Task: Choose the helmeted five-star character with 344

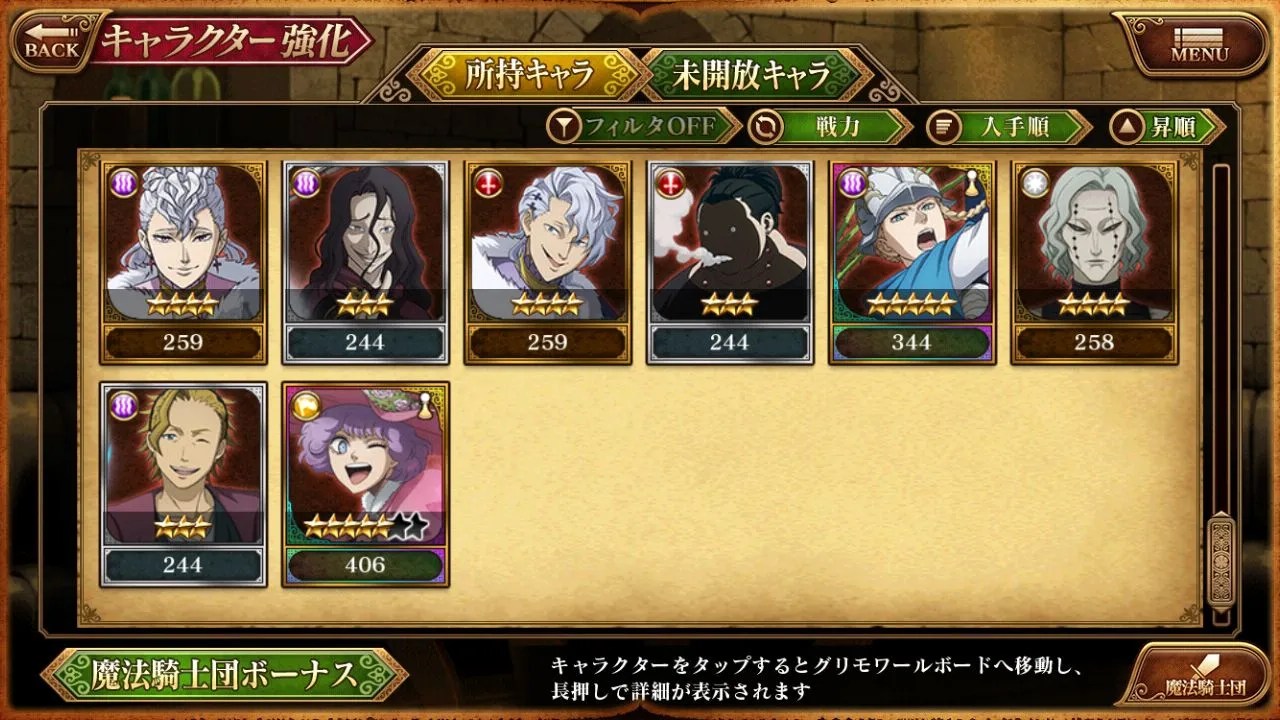Action: pyautogui.click(x=912, y=262)
